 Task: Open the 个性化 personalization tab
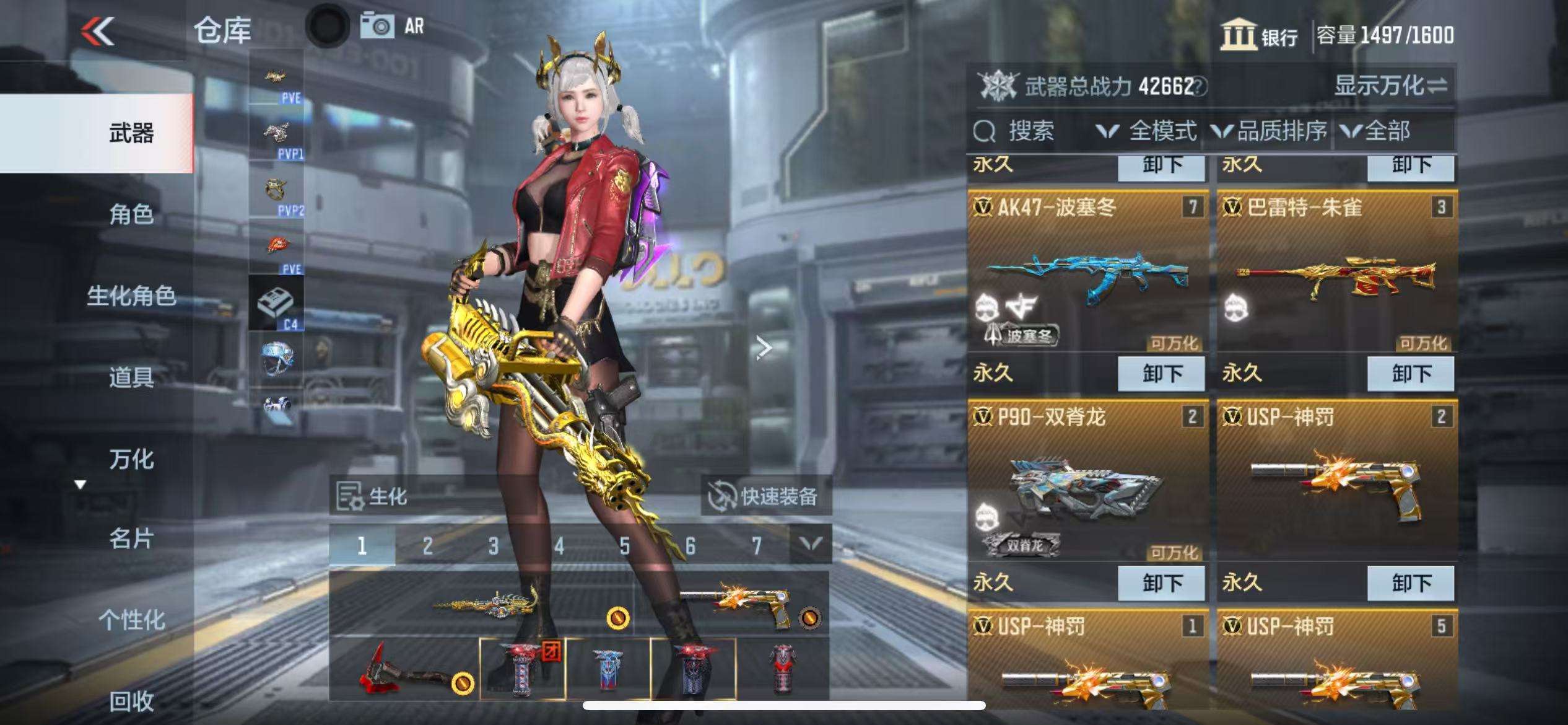pyautogui.click(x=131, y=620)
